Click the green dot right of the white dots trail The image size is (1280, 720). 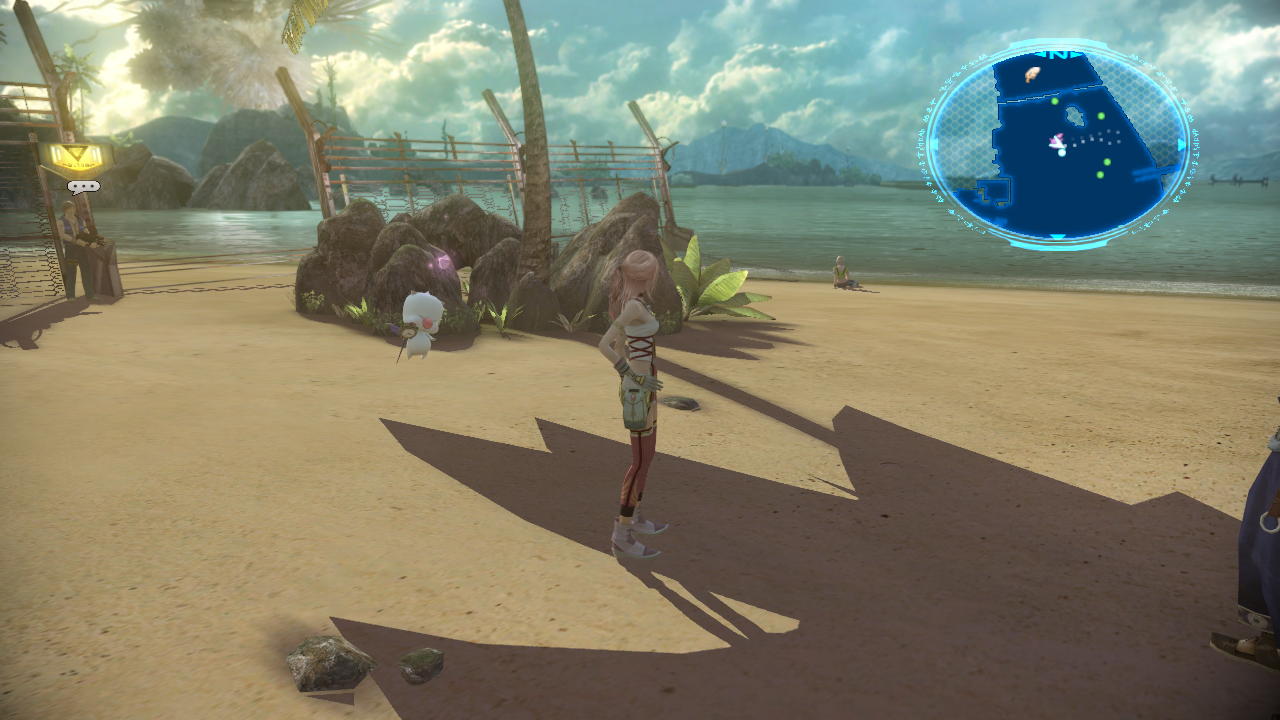pyautogui.click(x=1106, y=164)
